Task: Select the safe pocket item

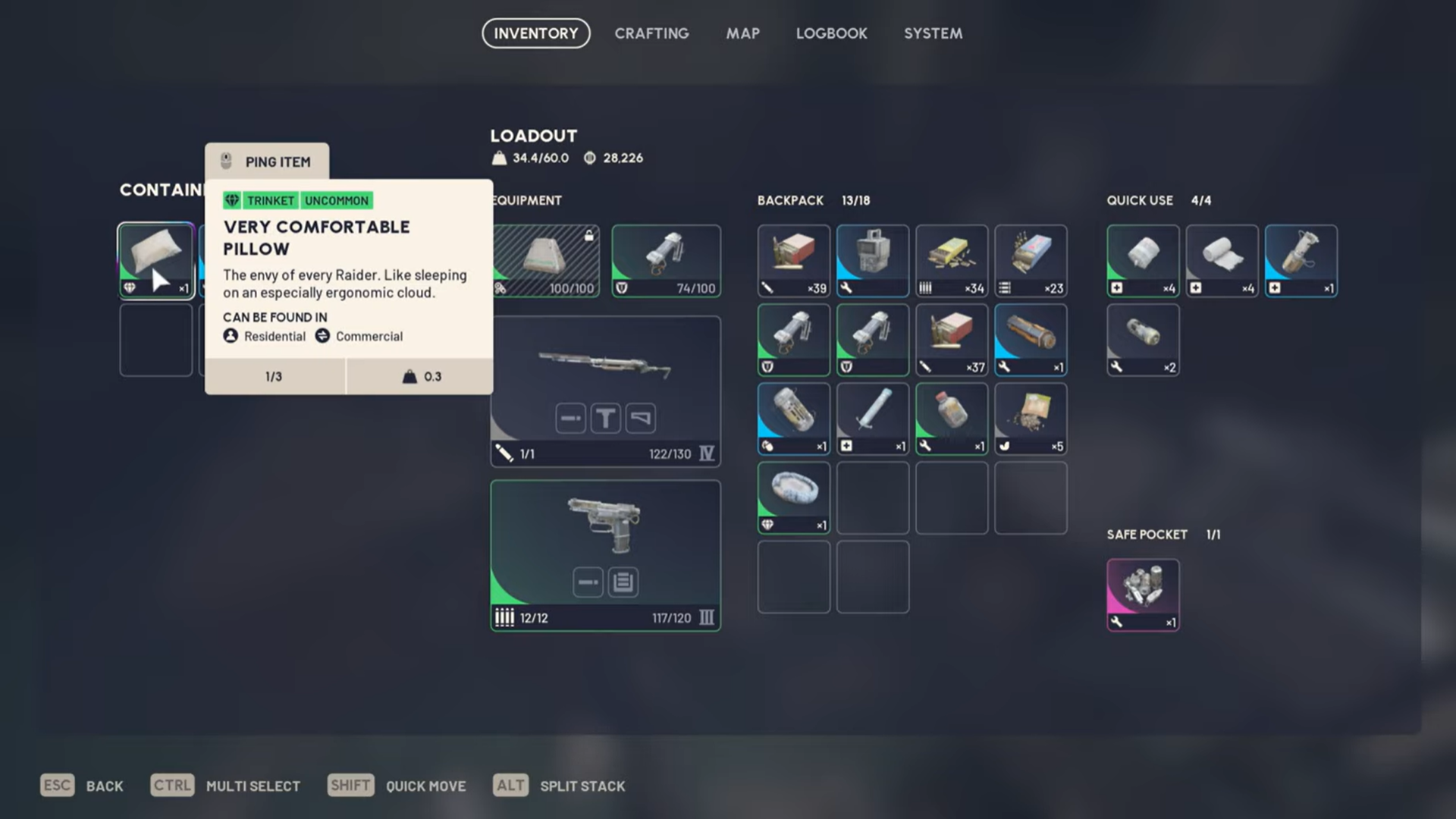Action: [x=1142, y=595]
